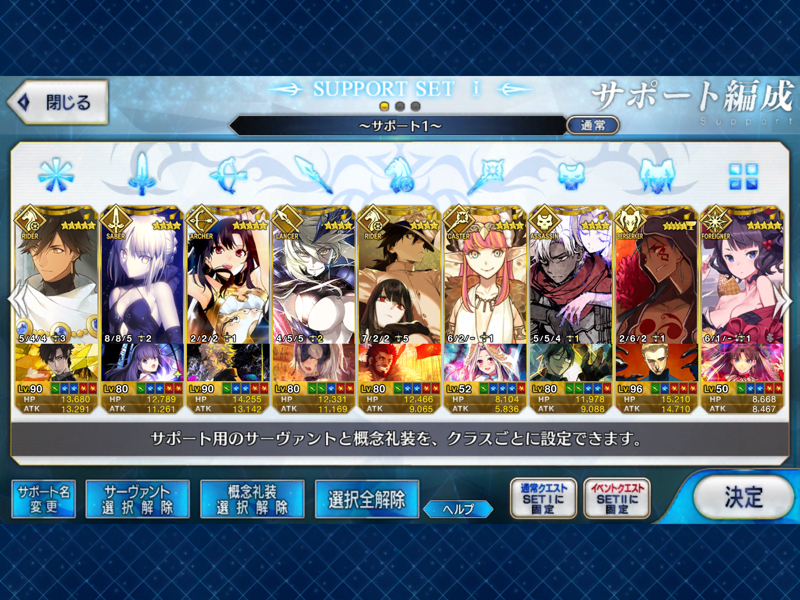Toggle the 通常 label beside サポート1
Screen dimensions: 800x600
click(x=592, y=126)
